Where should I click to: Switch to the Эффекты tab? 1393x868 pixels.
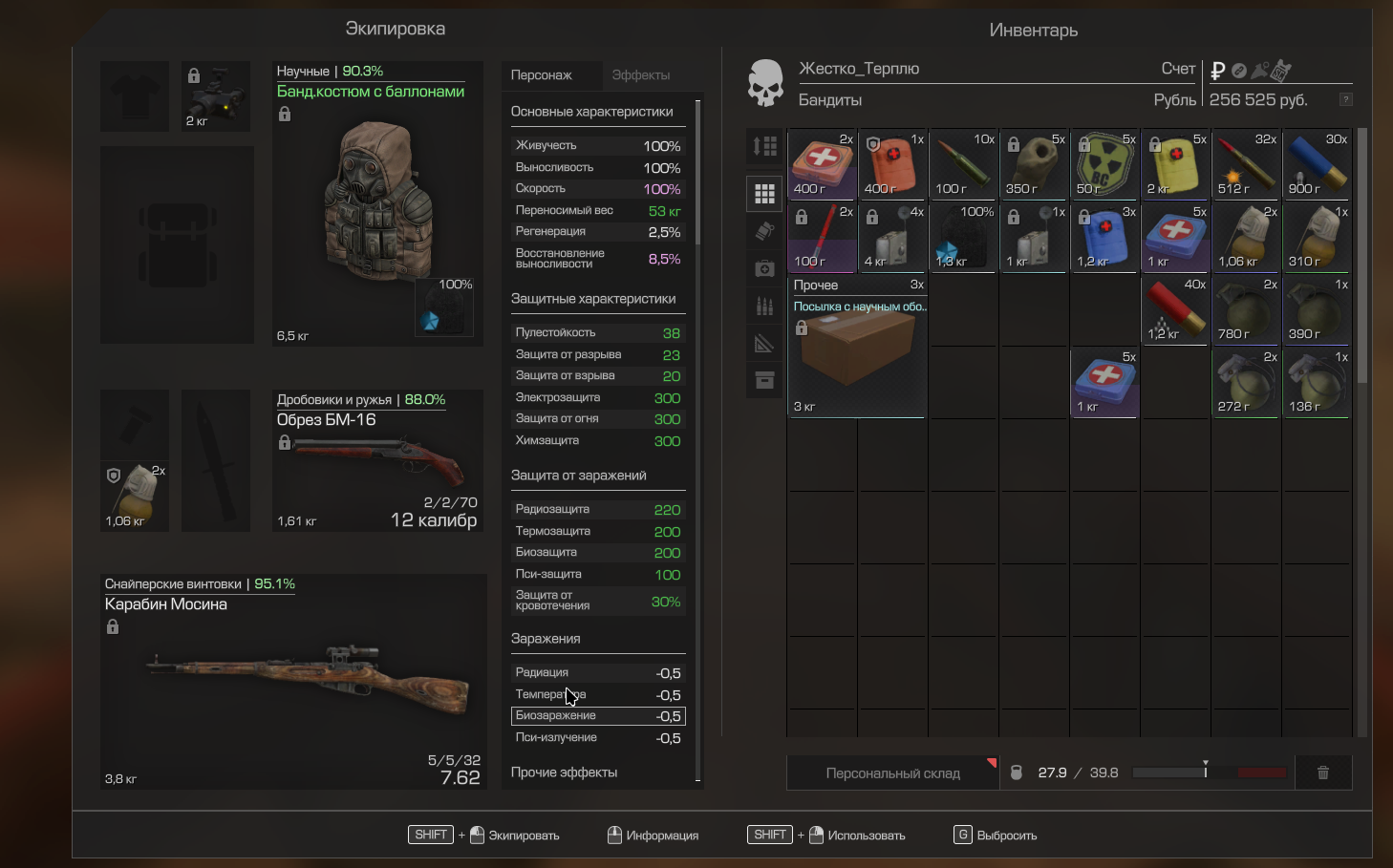pos(640,75)
